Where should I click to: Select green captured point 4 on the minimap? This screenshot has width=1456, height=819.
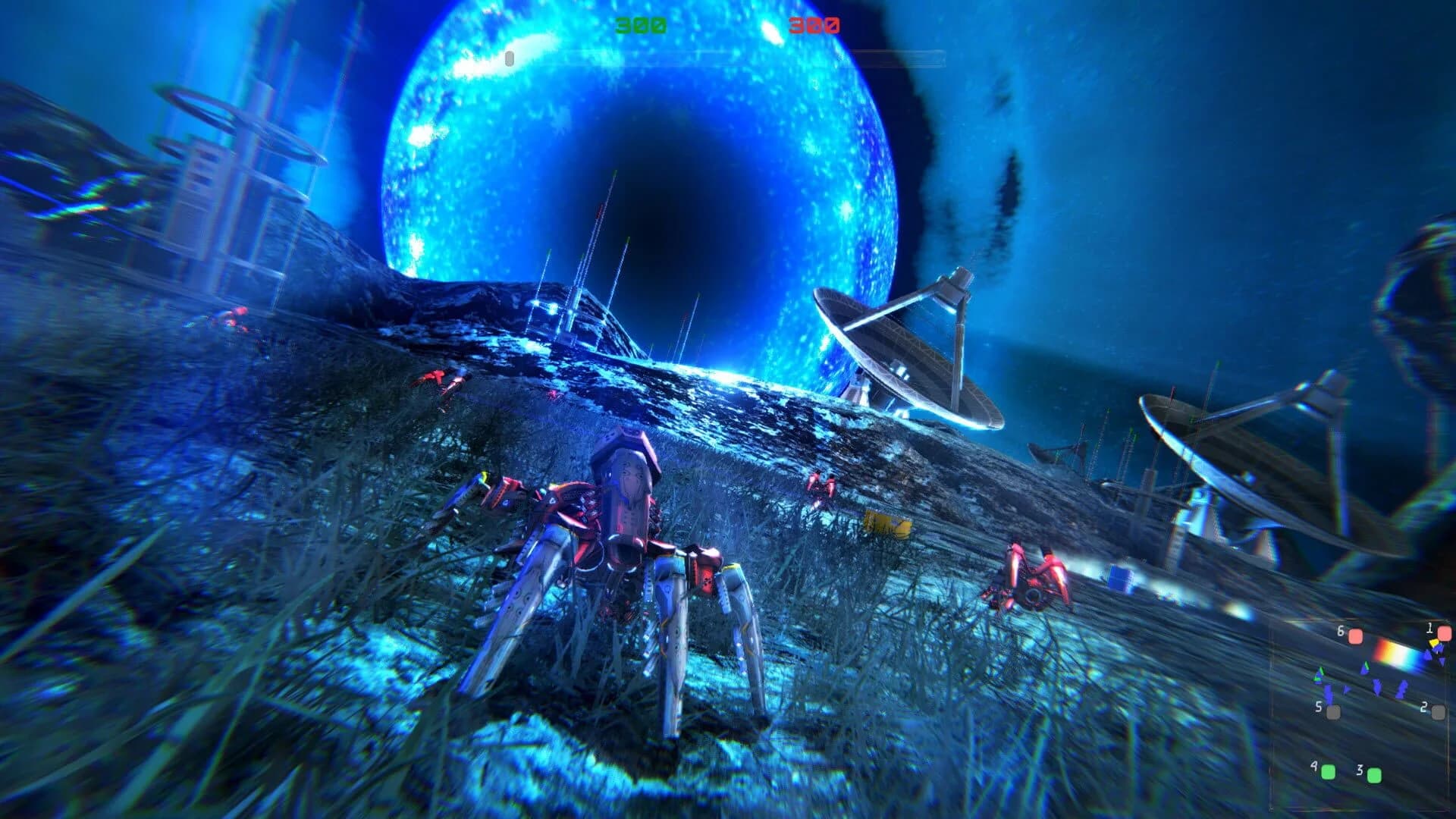click(x=1329, y=773)
